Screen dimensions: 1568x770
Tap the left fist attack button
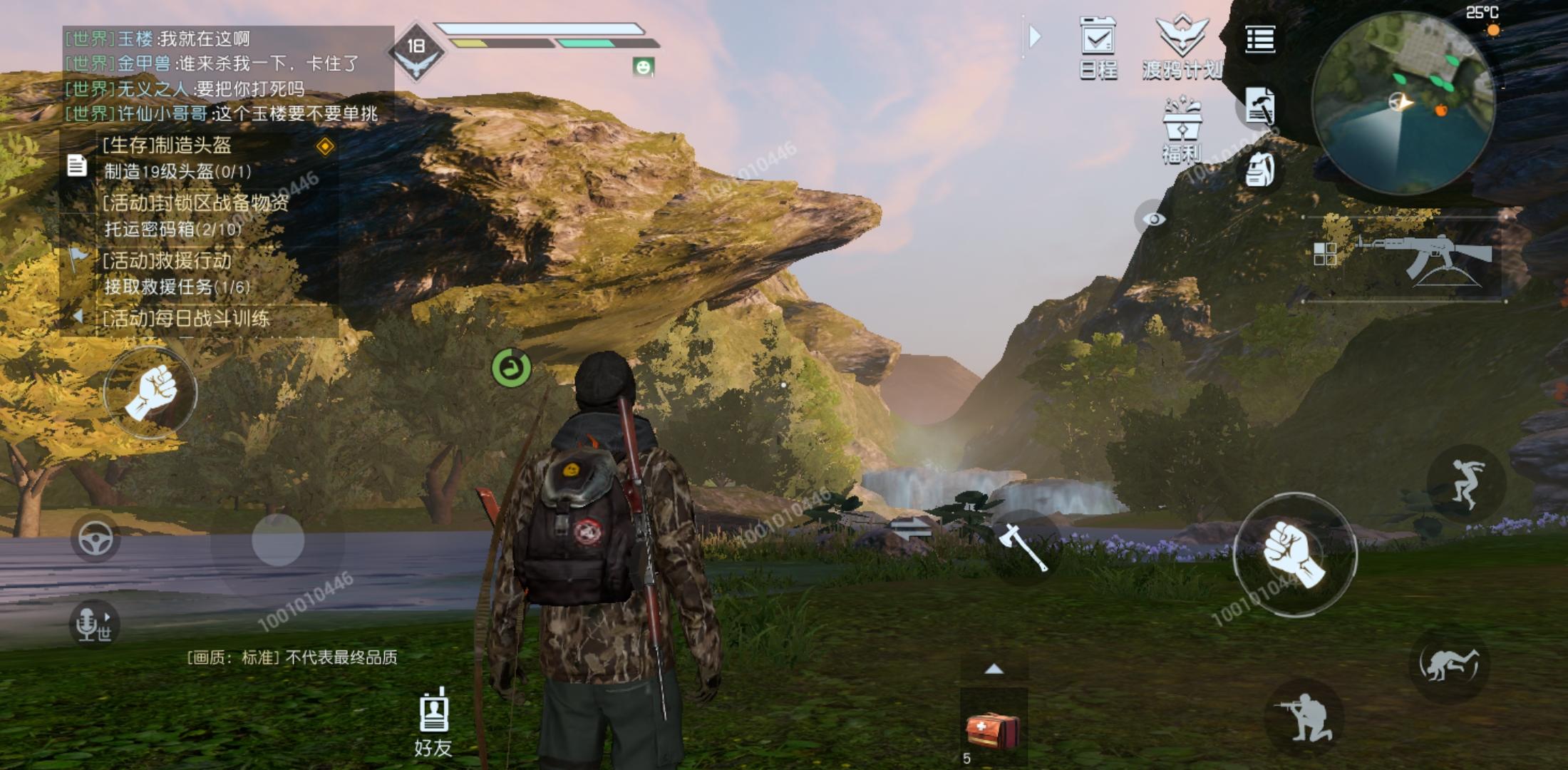coord(150,392)
